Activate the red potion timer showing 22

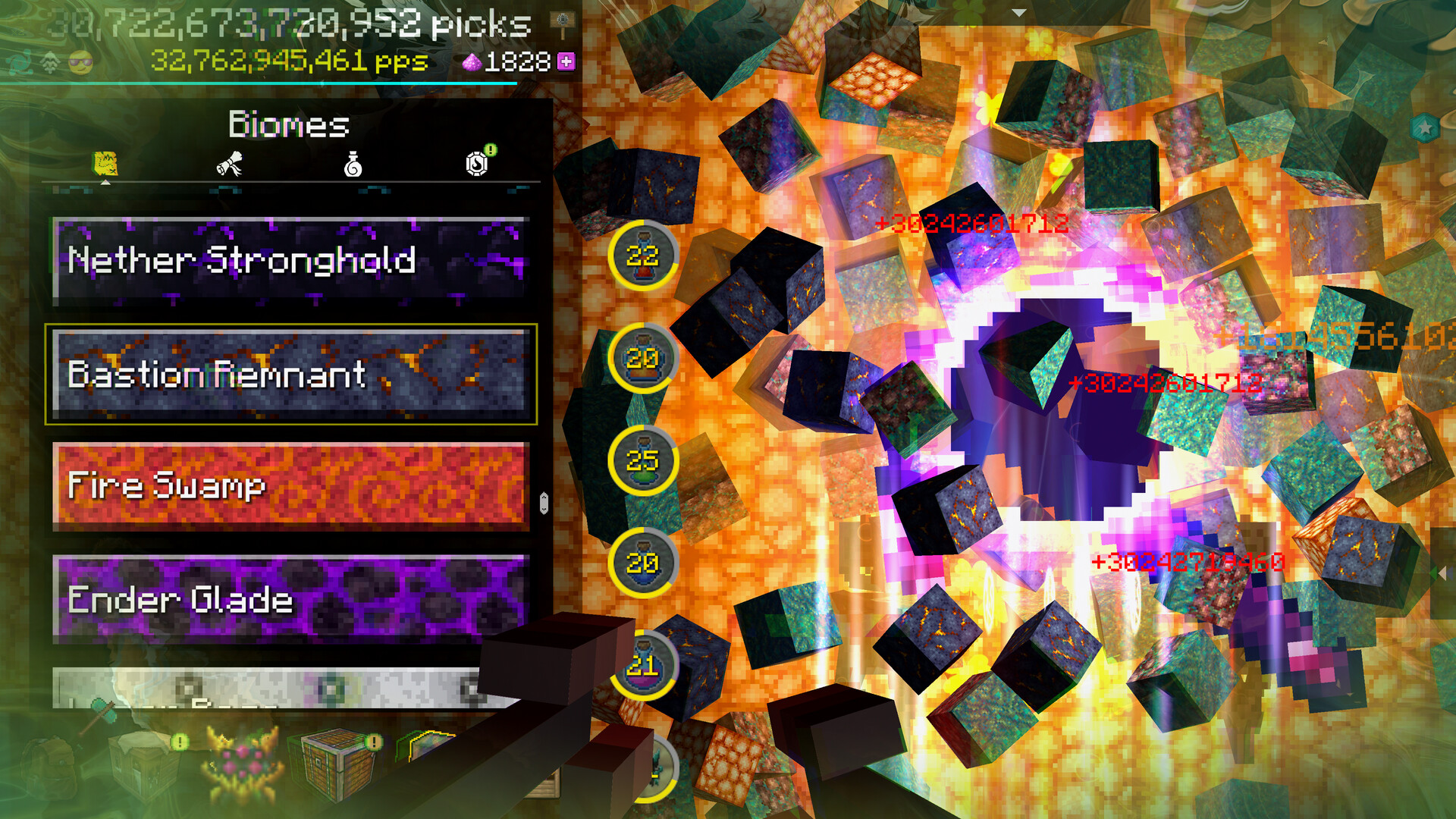point(642,256)
